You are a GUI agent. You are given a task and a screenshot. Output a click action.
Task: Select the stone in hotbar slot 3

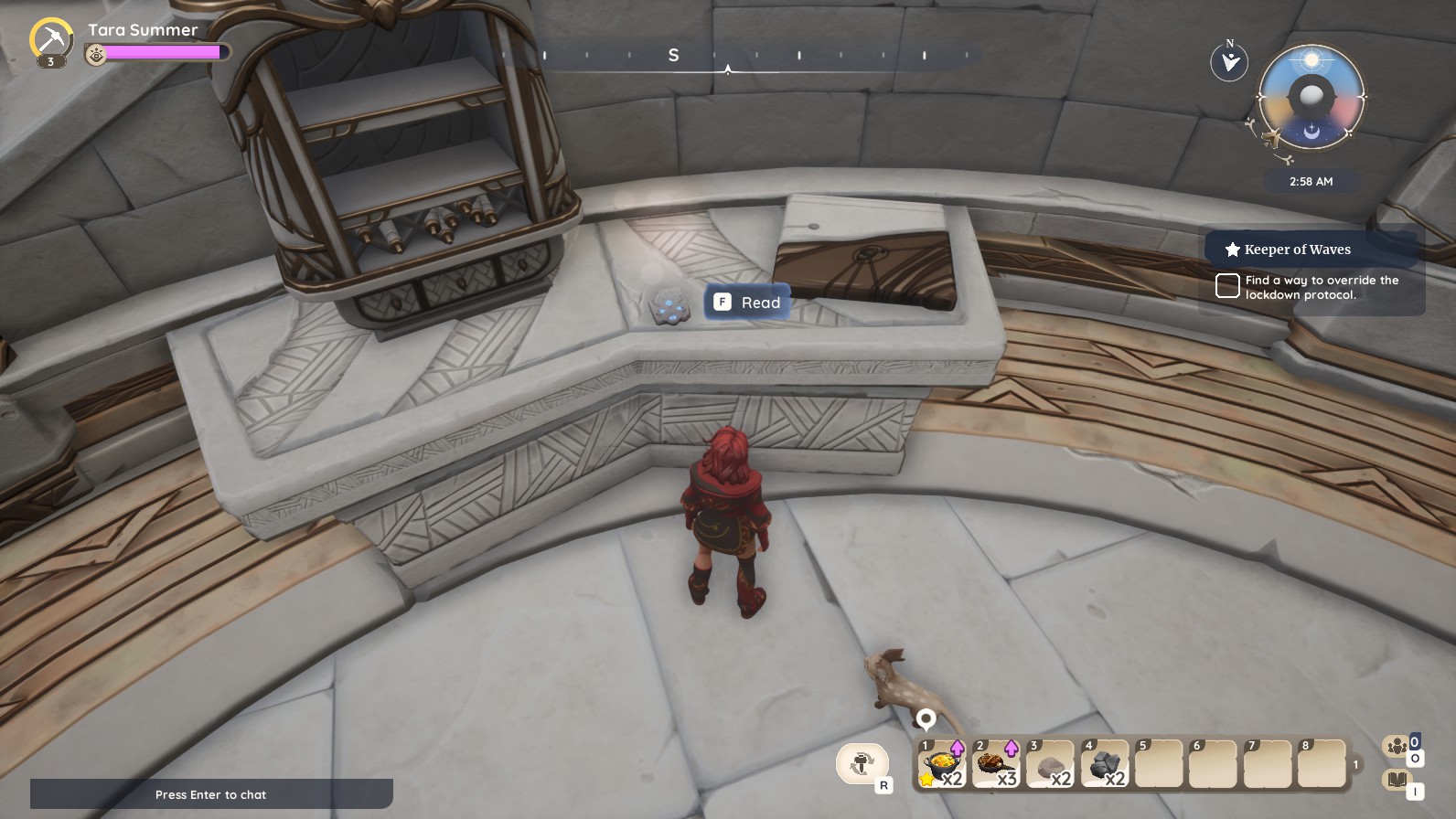[1050, 766]
